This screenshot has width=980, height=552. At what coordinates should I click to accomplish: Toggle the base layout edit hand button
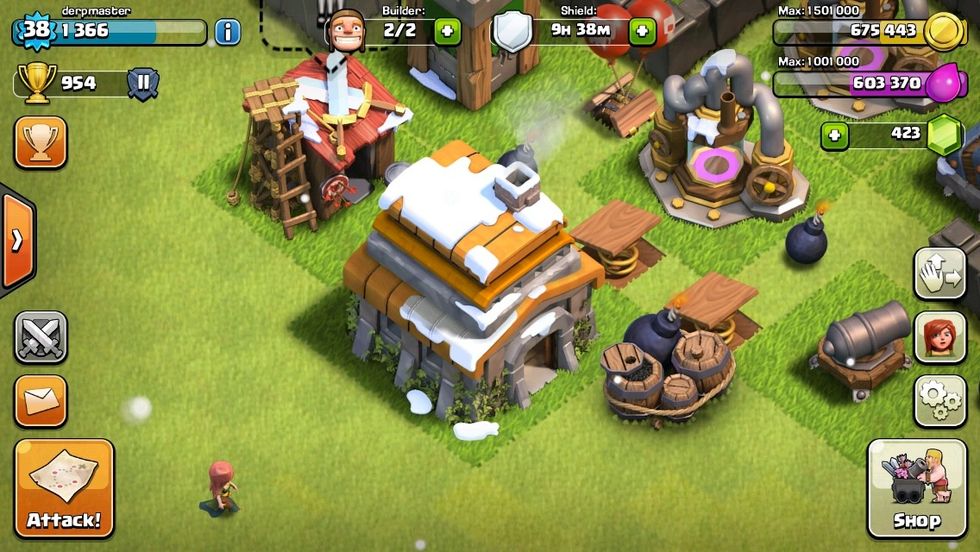(940, 273)
